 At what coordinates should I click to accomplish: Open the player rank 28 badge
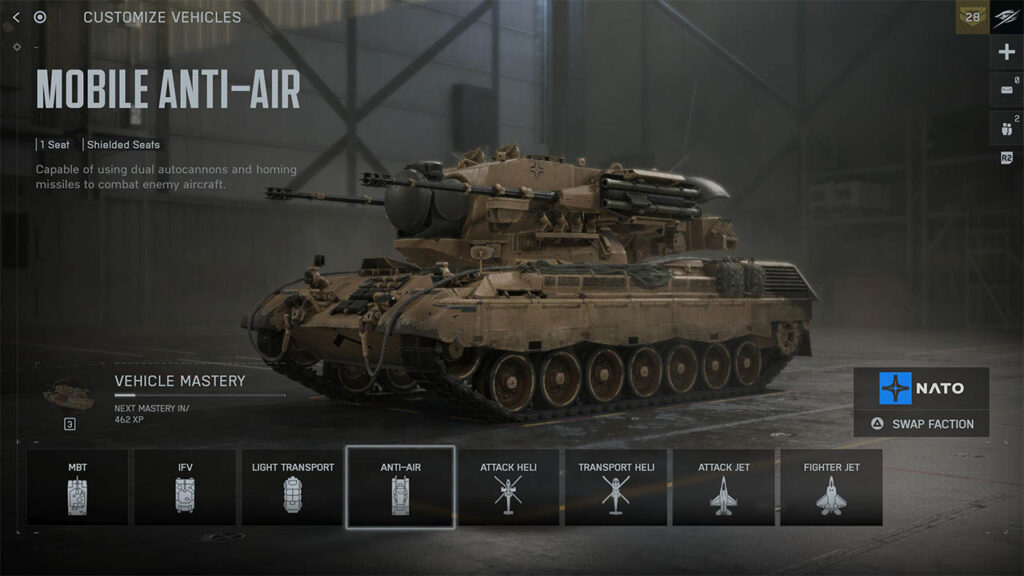(x=972, y=17)
